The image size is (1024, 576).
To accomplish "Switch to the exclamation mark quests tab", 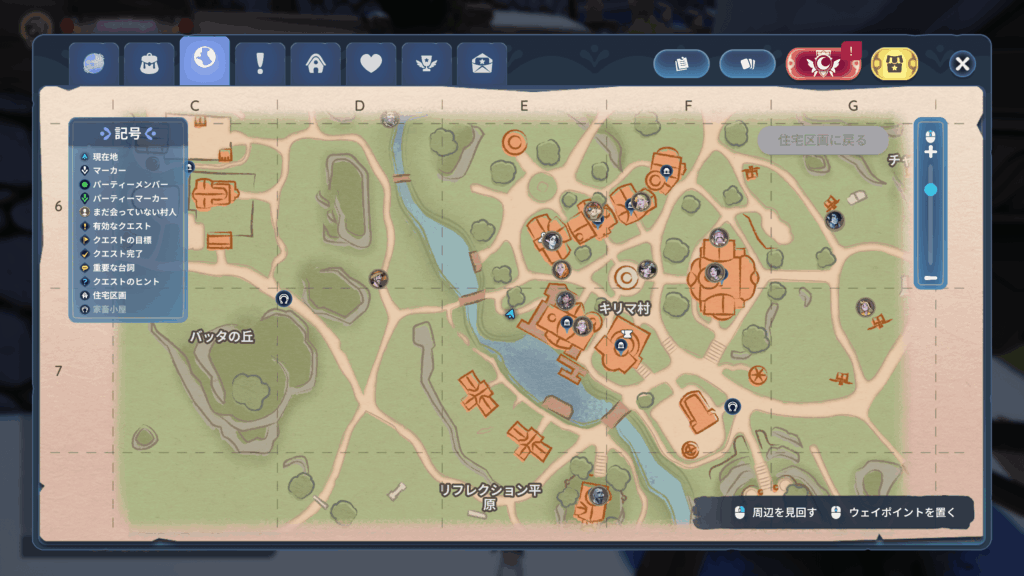I will (x=260, y=64).
